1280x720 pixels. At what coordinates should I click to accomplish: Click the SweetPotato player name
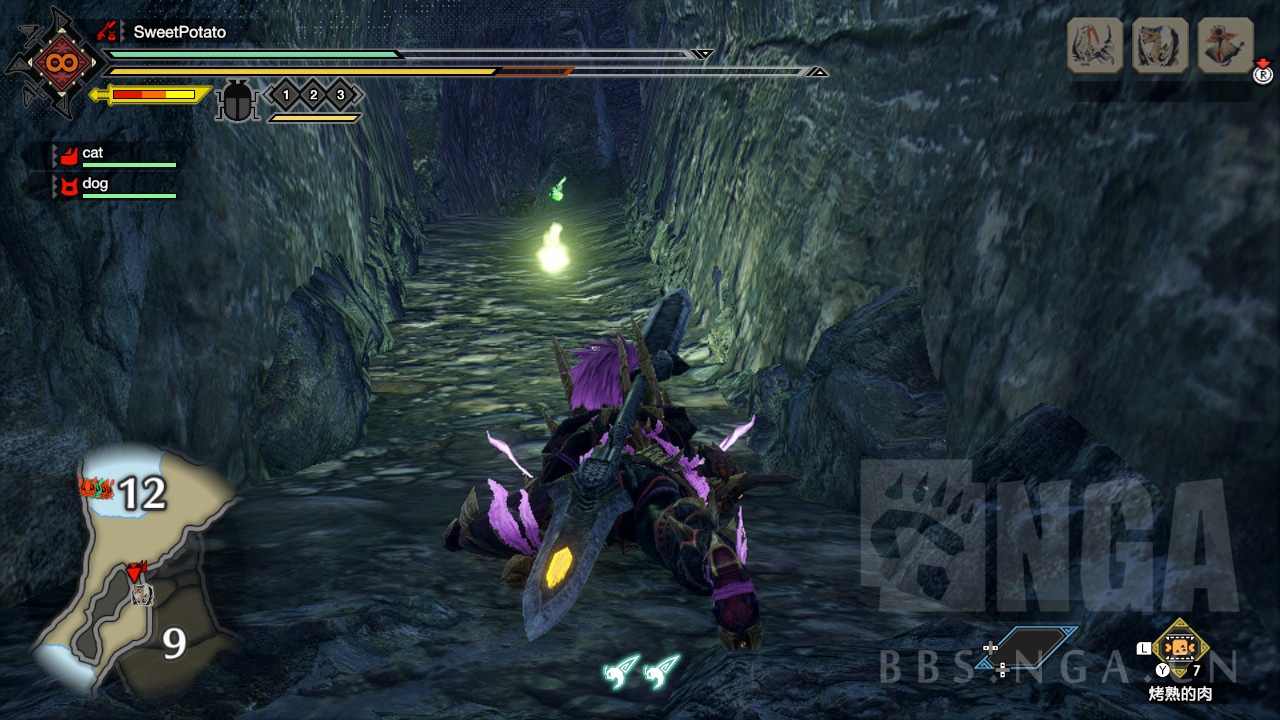click(x=180, y=32)
